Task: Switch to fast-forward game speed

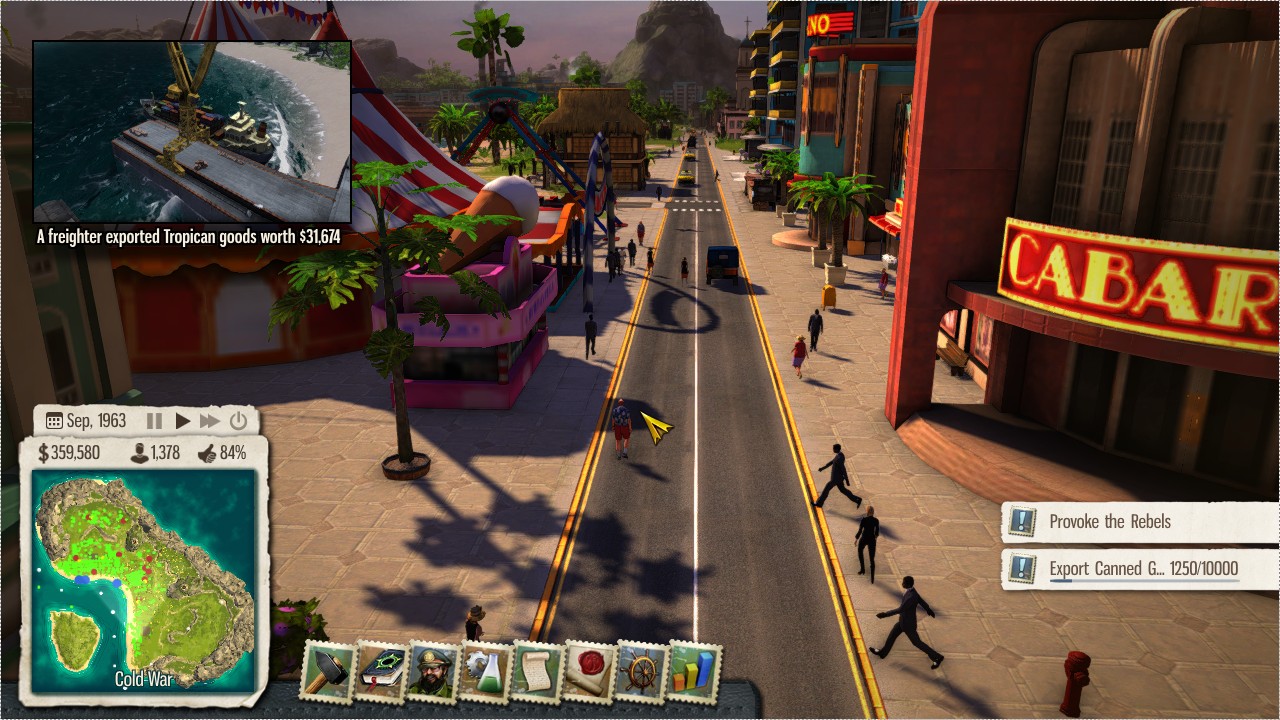Action: [x=209, y=421]
